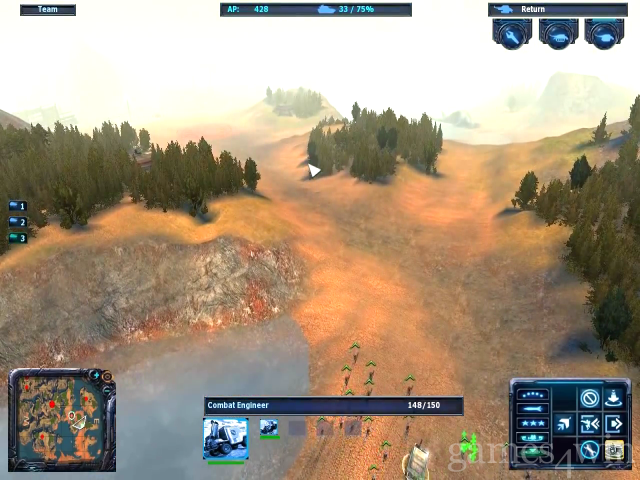
Task: Click on the minimap
Action: 60,422
